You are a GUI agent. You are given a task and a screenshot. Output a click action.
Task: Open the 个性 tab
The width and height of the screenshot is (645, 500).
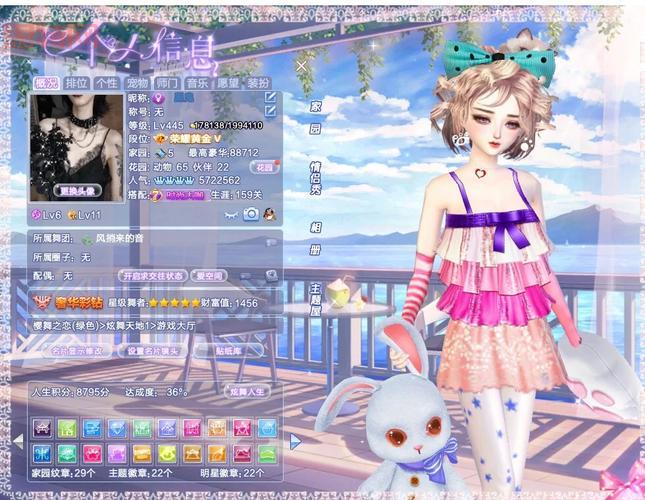[x=107, y=83]
